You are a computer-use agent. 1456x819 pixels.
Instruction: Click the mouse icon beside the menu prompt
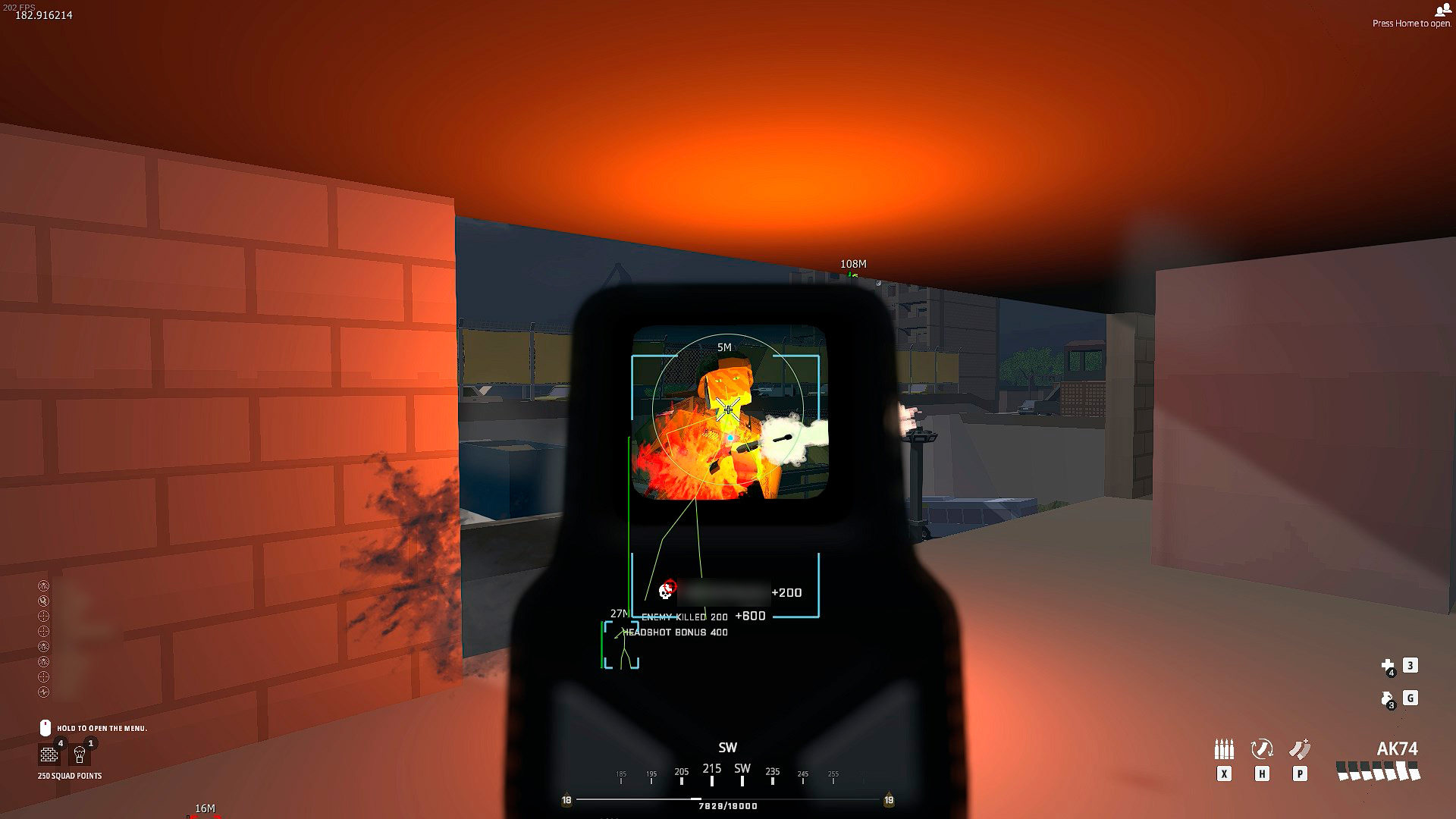point(45,727)
